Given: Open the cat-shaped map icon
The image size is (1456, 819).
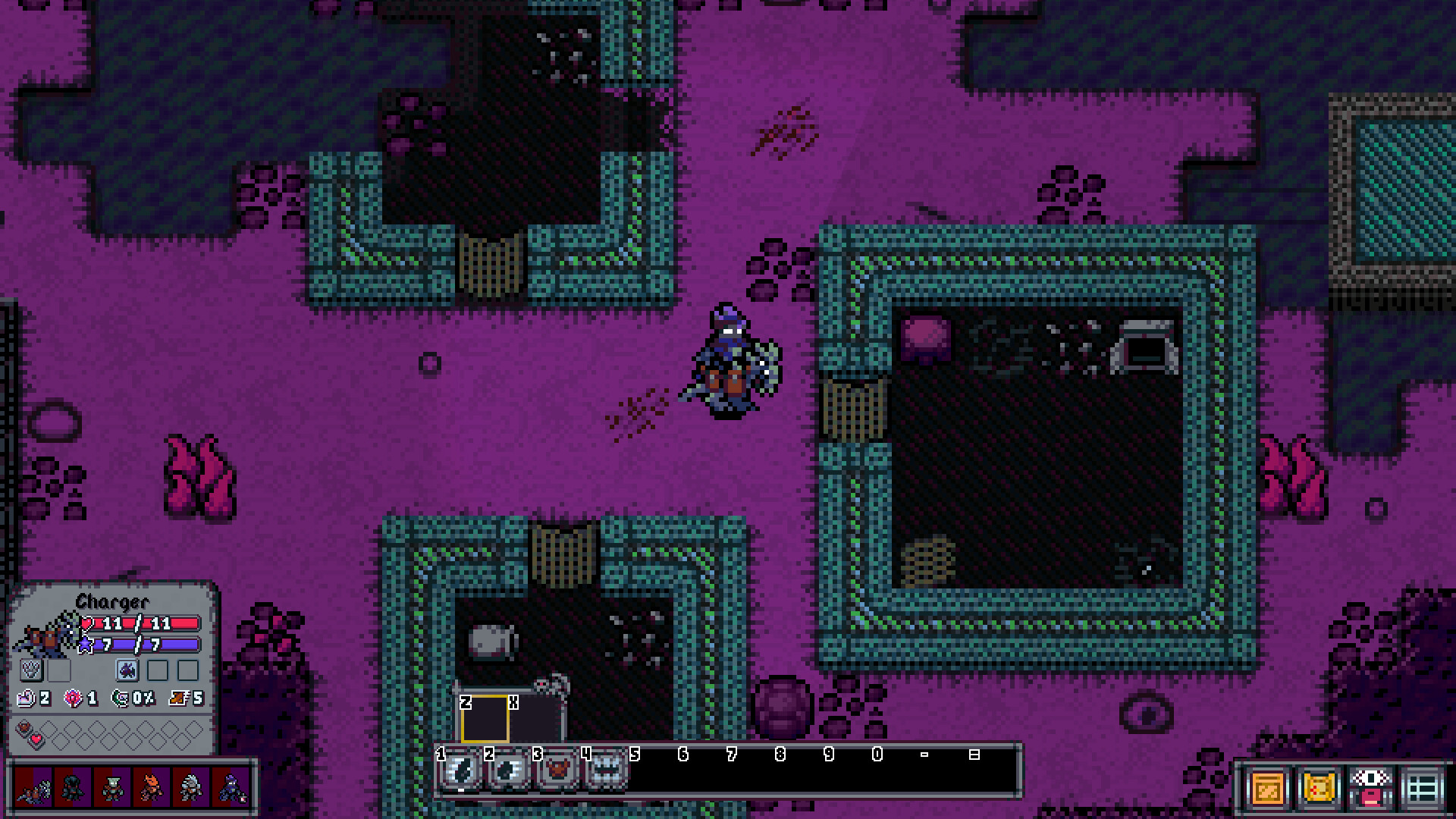Looking at the screenshot, I should click(1319, 789).
